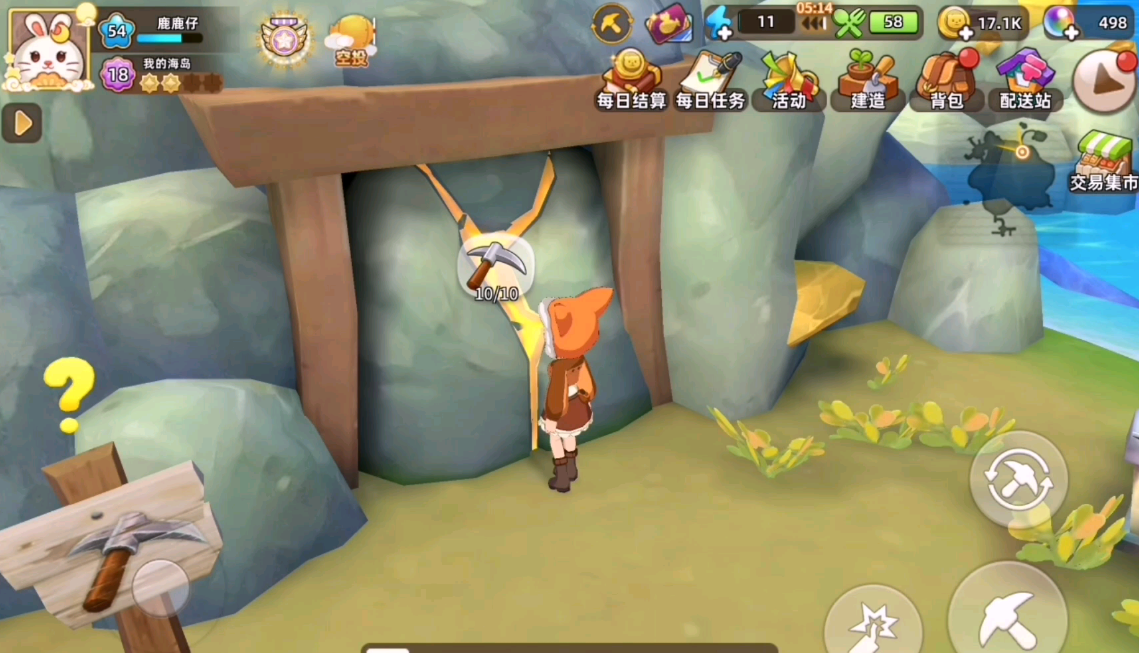This screenshot has width=1139, height=653.
Task: Click the round arrow button with red dot
Action: point(1105,80)
